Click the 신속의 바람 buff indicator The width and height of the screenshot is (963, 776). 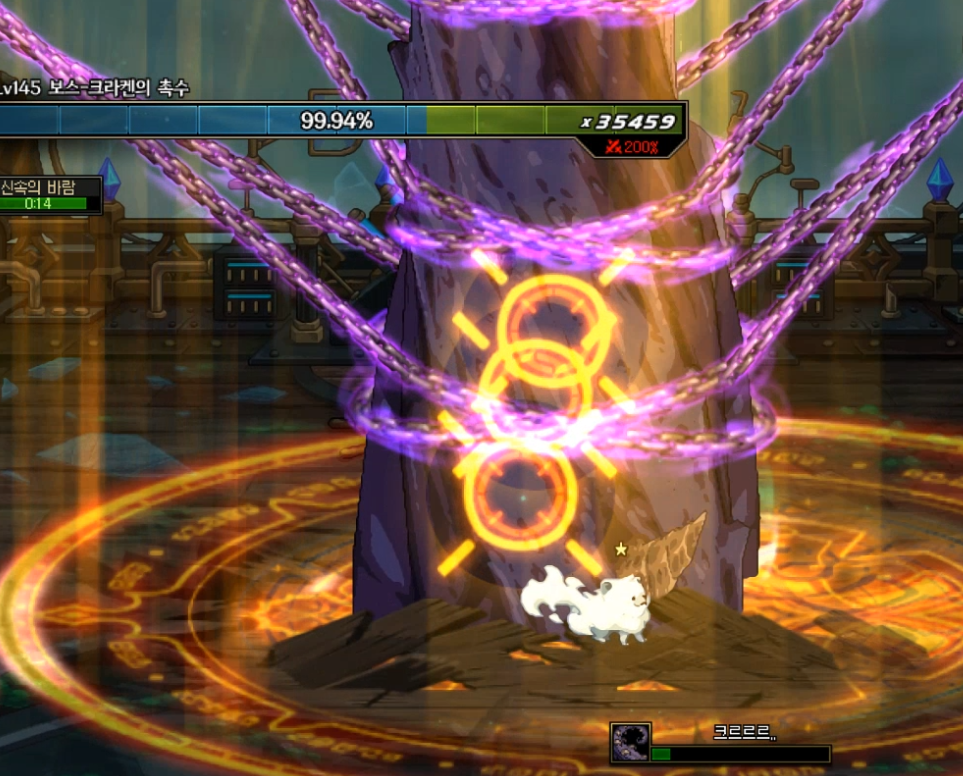pos(50,195)
